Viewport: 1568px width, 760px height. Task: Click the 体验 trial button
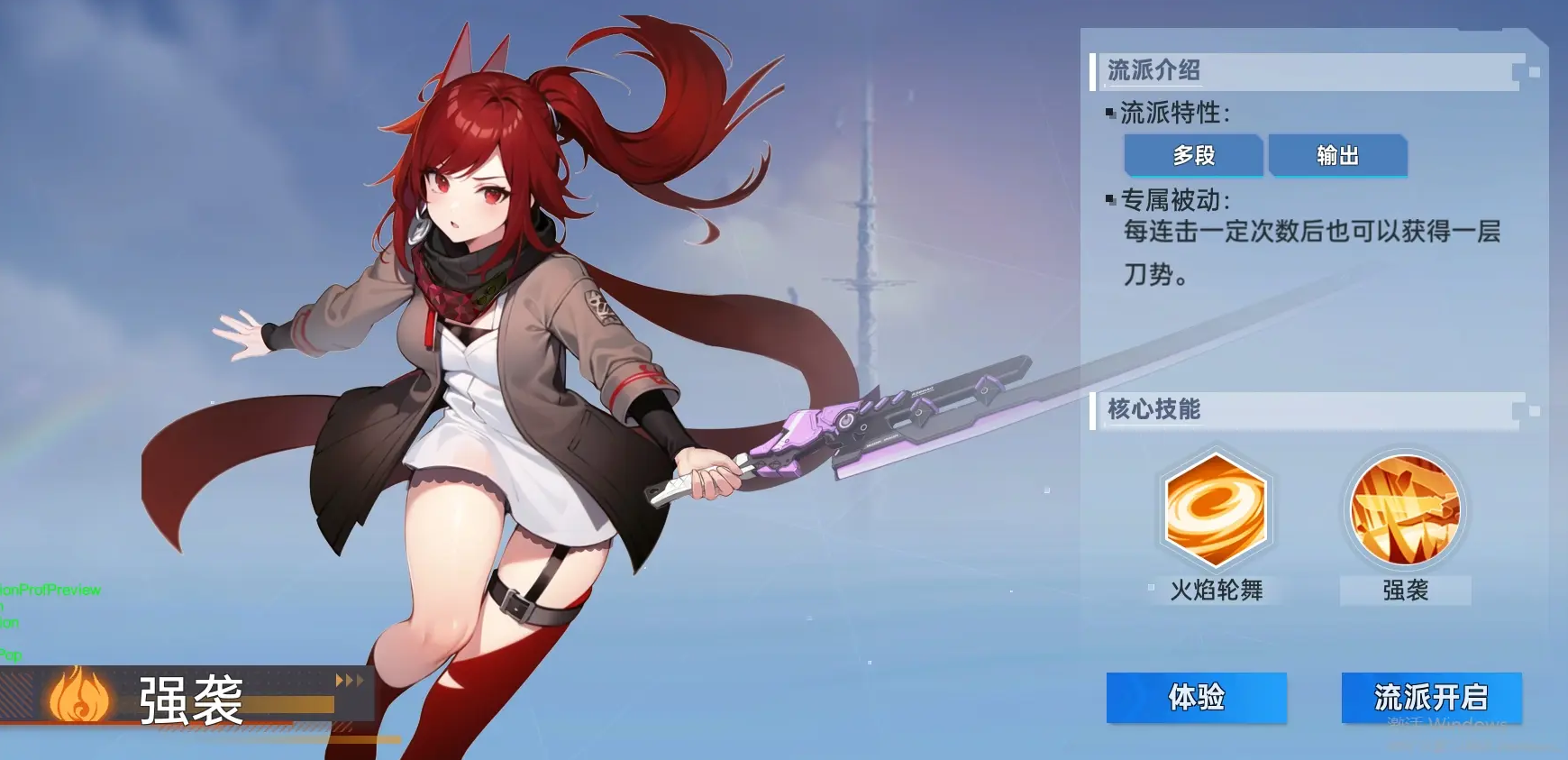tap(1196, 697)
